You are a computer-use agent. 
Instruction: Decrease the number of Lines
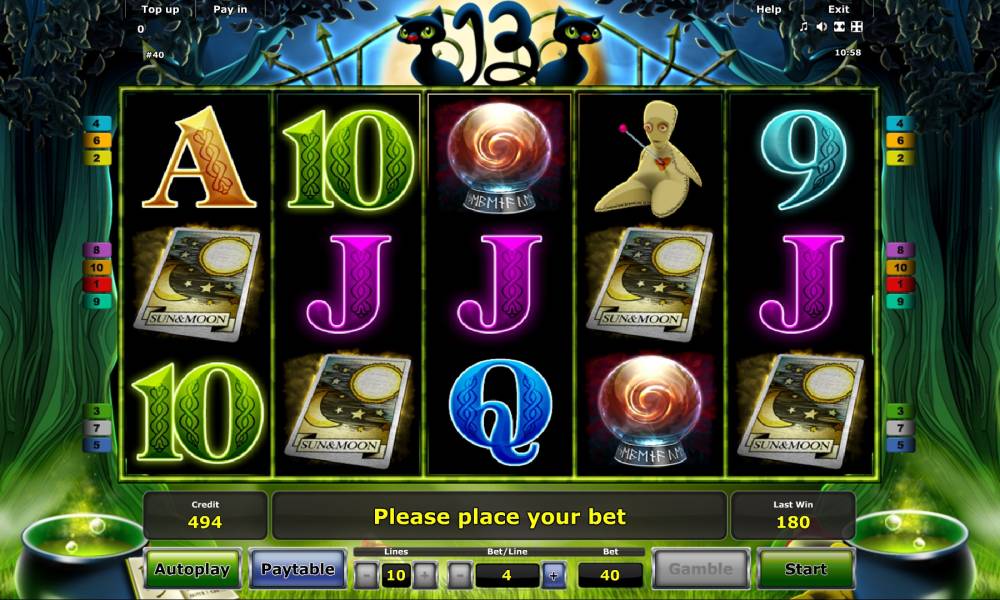tap(367, 575)
